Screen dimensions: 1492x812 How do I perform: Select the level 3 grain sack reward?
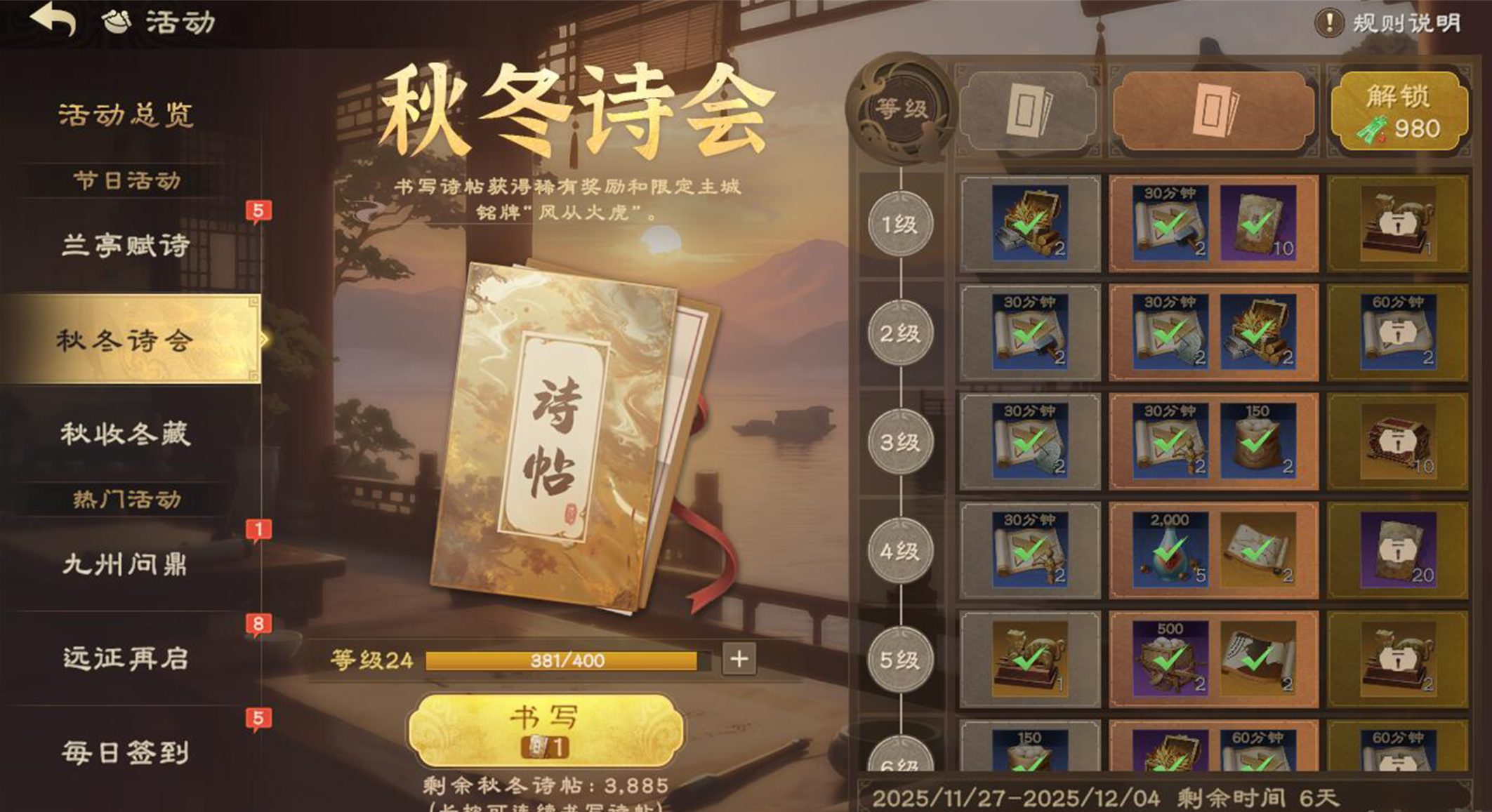coord(1257,442)
